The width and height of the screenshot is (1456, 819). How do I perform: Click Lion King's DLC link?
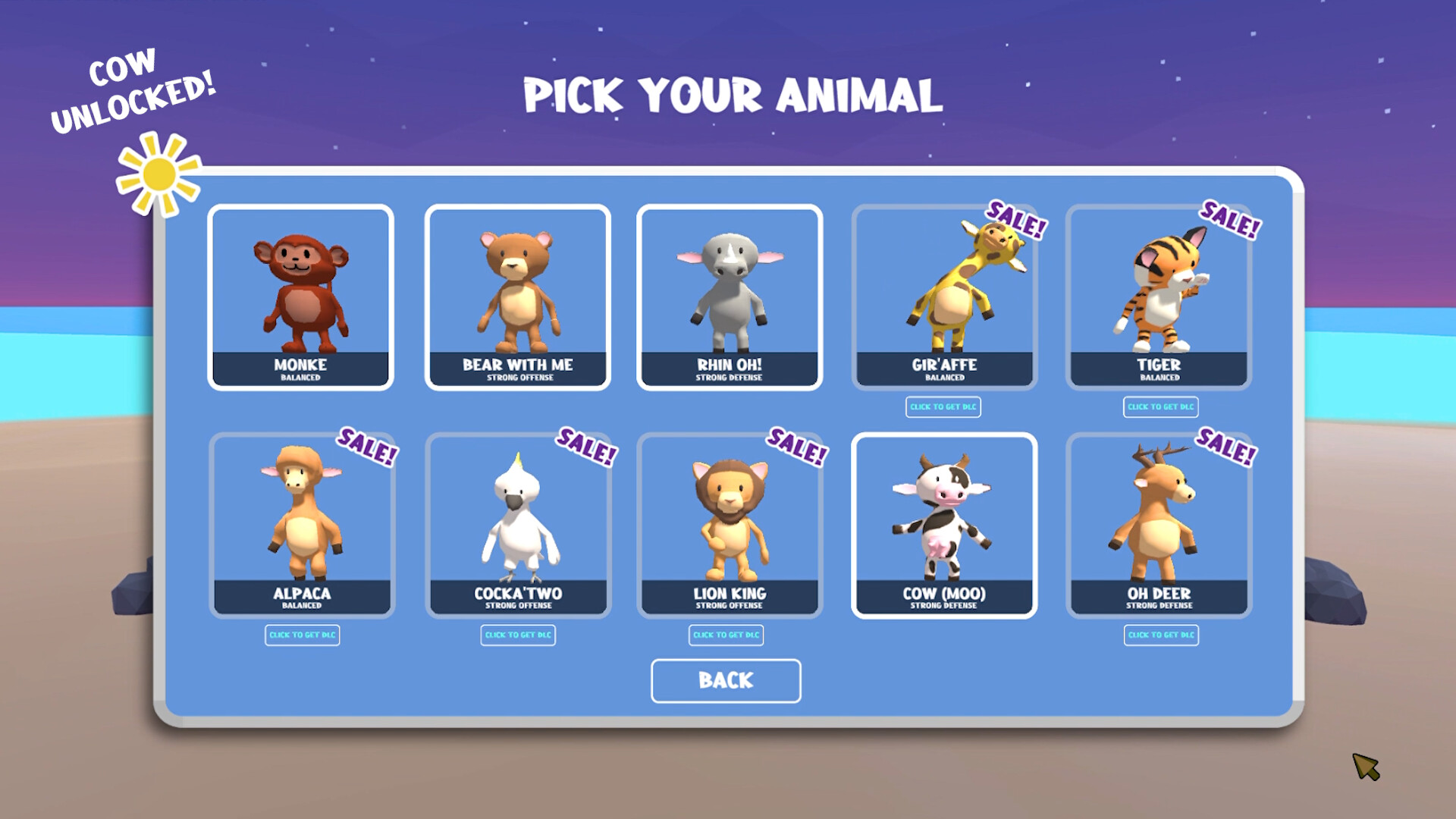click(x=726, y=635)
